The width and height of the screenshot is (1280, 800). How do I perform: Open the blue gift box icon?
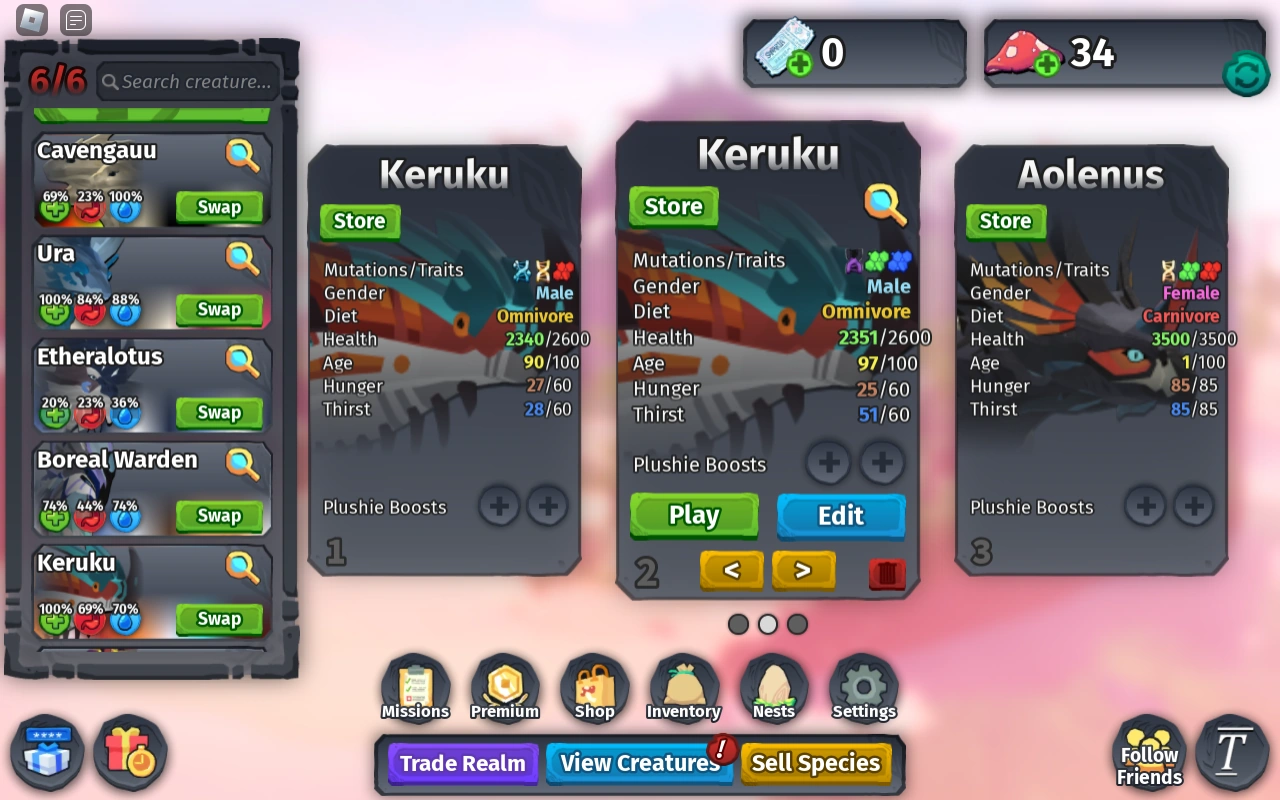point(46,753)
